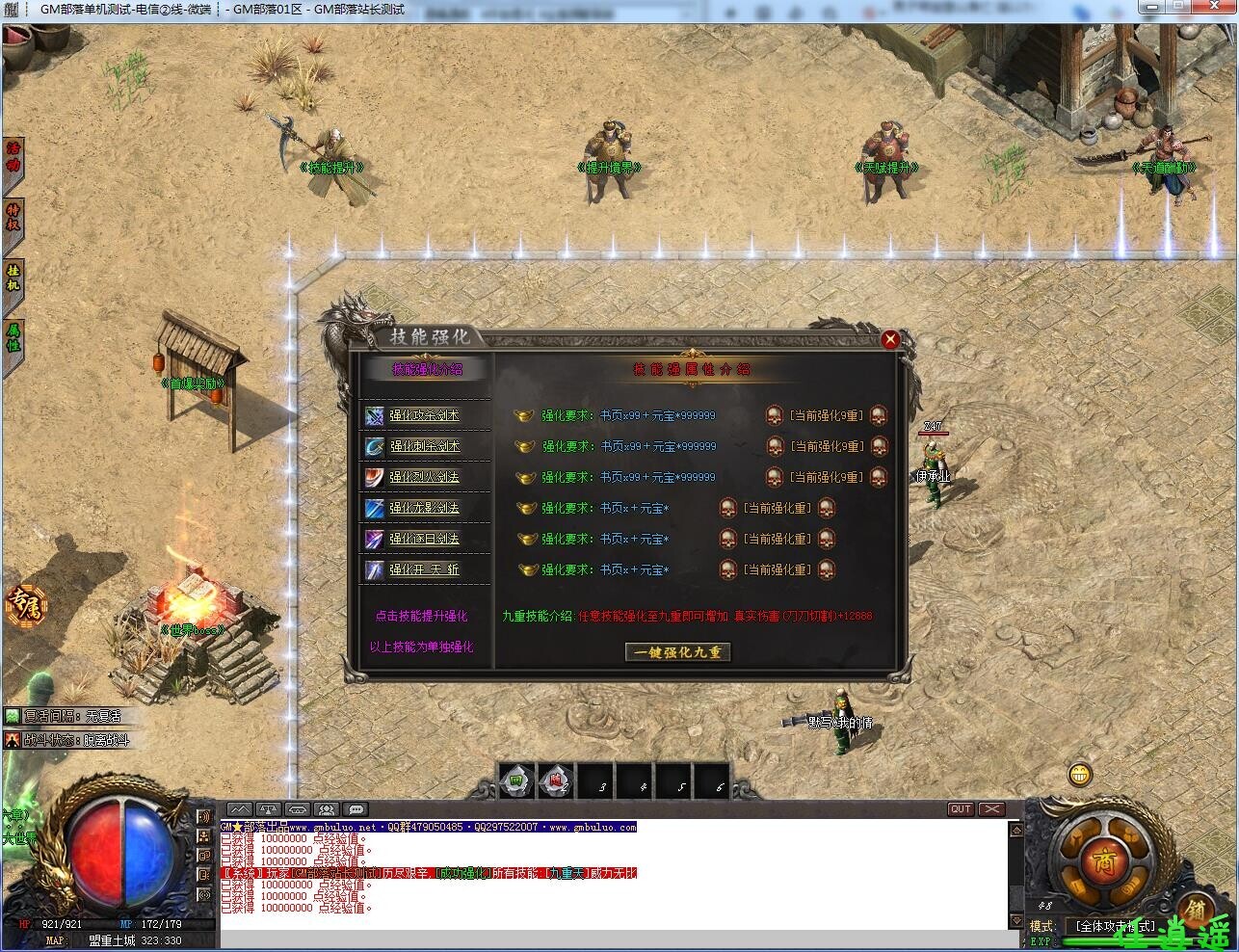Switch the [全体攻击模式] attack mode
This screenshot has height=952, width=1239.
coord(1115,925)
